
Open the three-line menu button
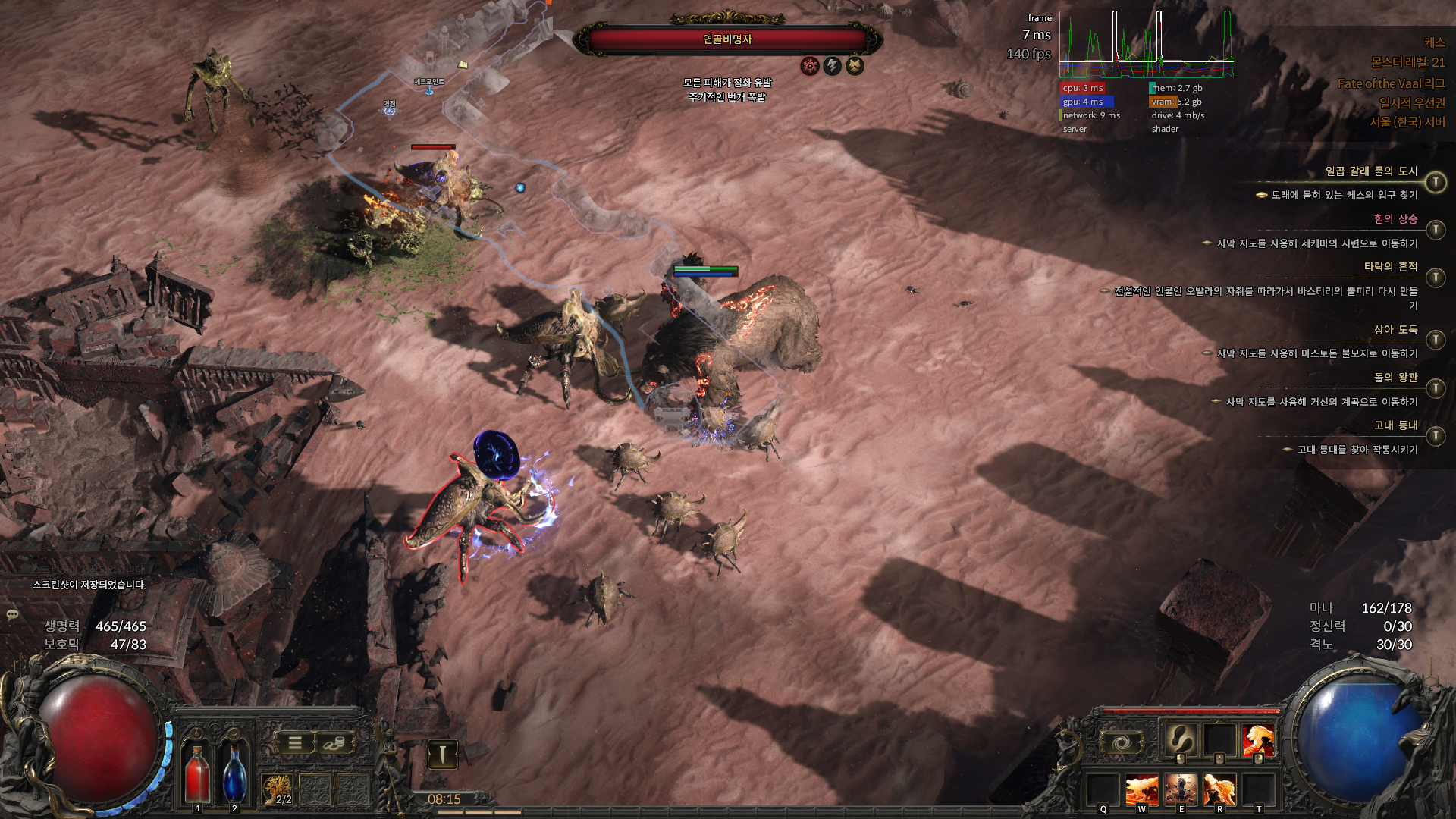click(295, 743)
